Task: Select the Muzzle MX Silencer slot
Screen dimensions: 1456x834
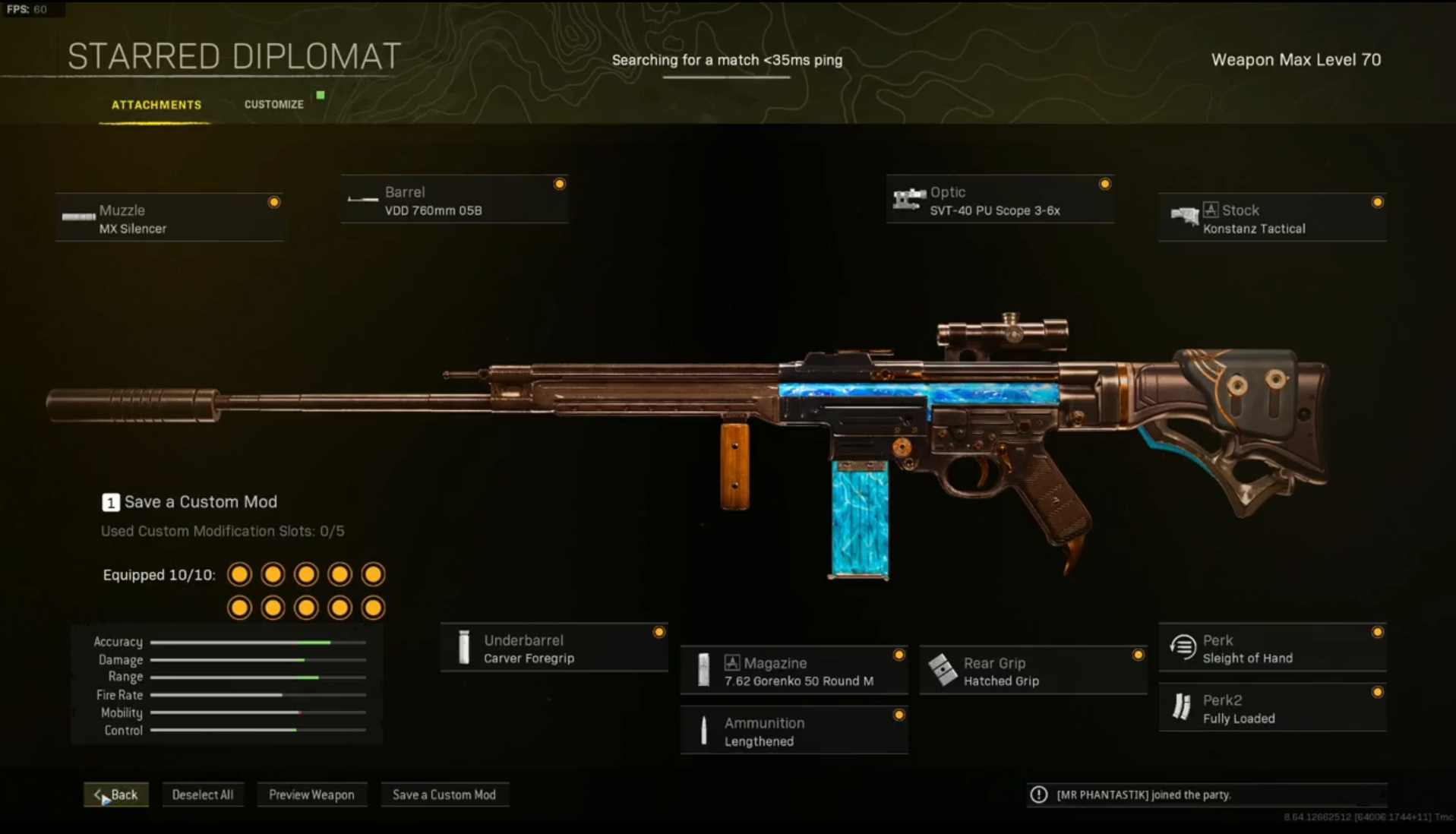Action: 169,219
